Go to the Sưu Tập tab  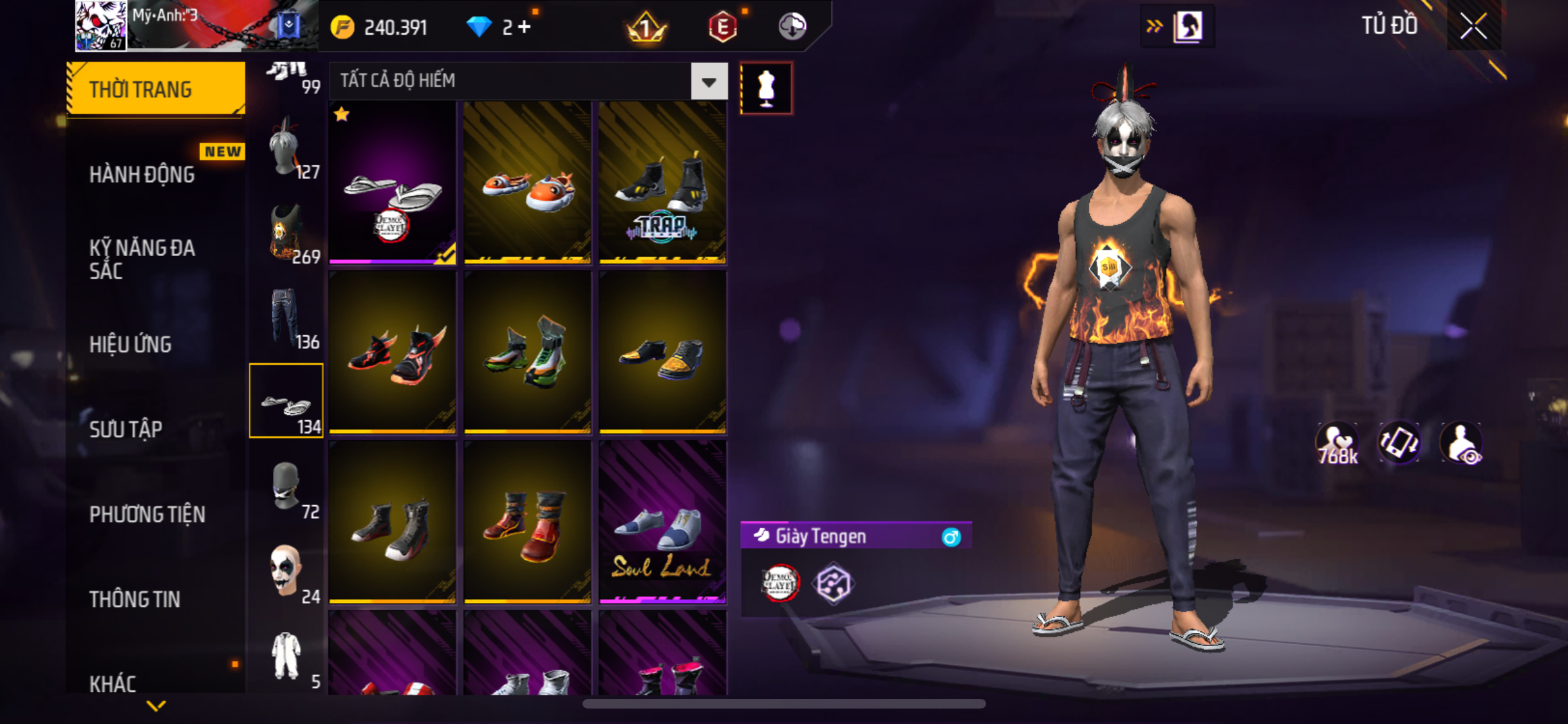pos(126,429)
